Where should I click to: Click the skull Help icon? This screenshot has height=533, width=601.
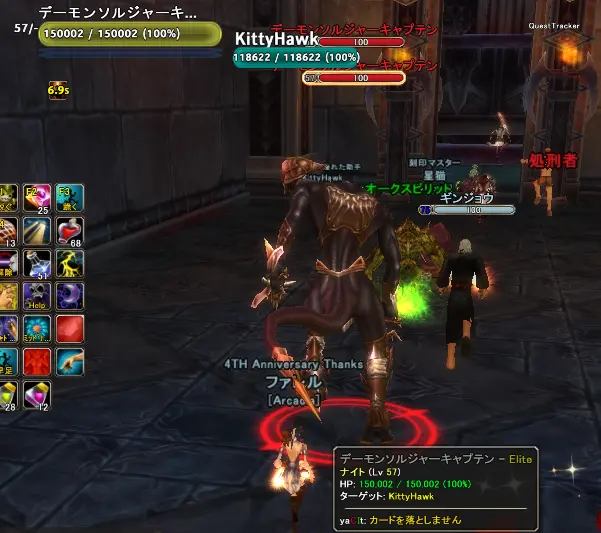[38, 297]
